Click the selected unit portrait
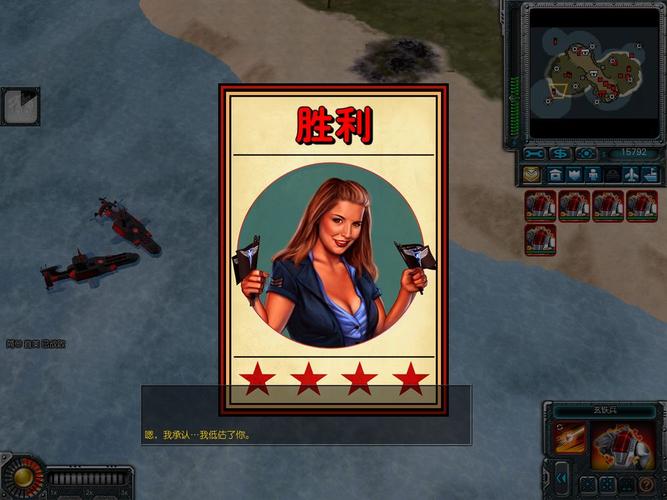This screenshot has height=500, width=667. 624,444
